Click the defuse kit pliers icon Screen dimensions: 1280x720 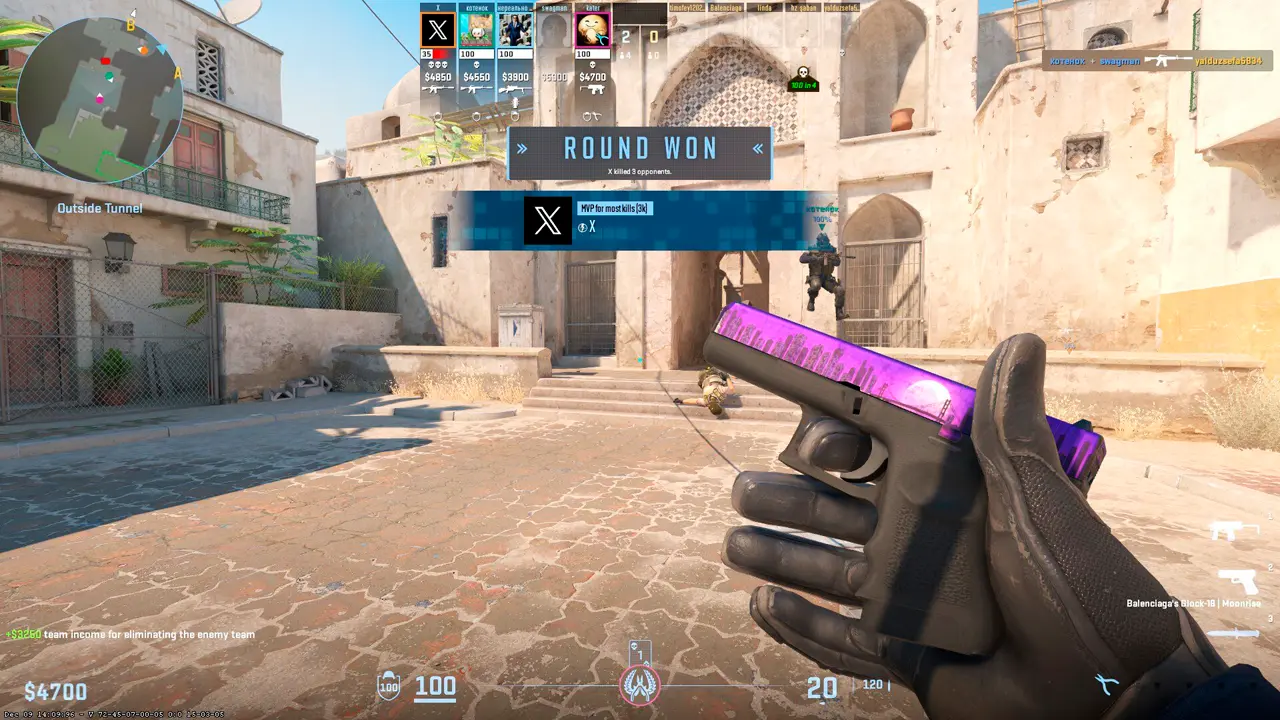[1105, 685]
